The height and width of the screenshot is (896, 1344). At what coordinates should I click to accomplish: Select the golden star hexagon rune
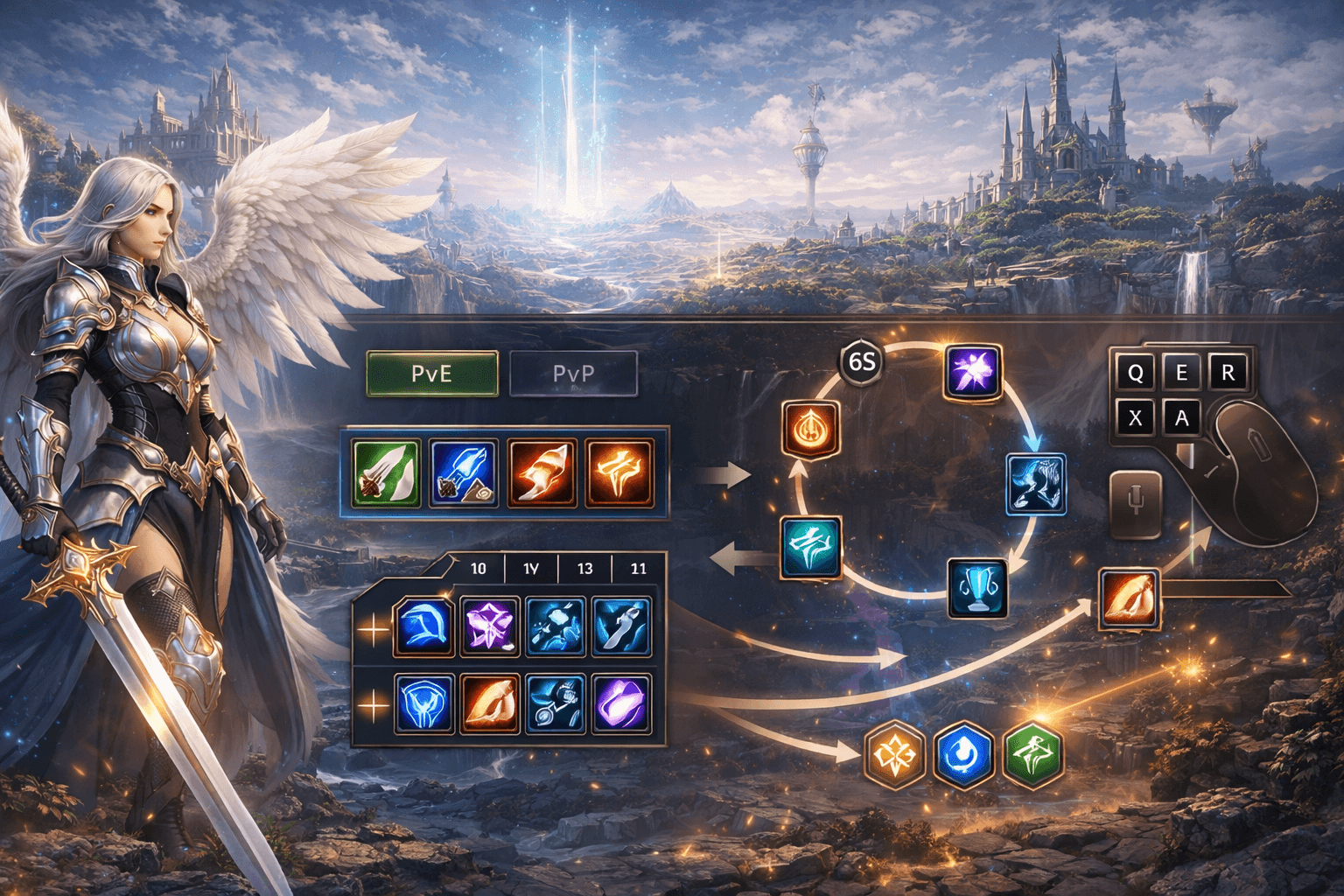[x=894, y=753]
